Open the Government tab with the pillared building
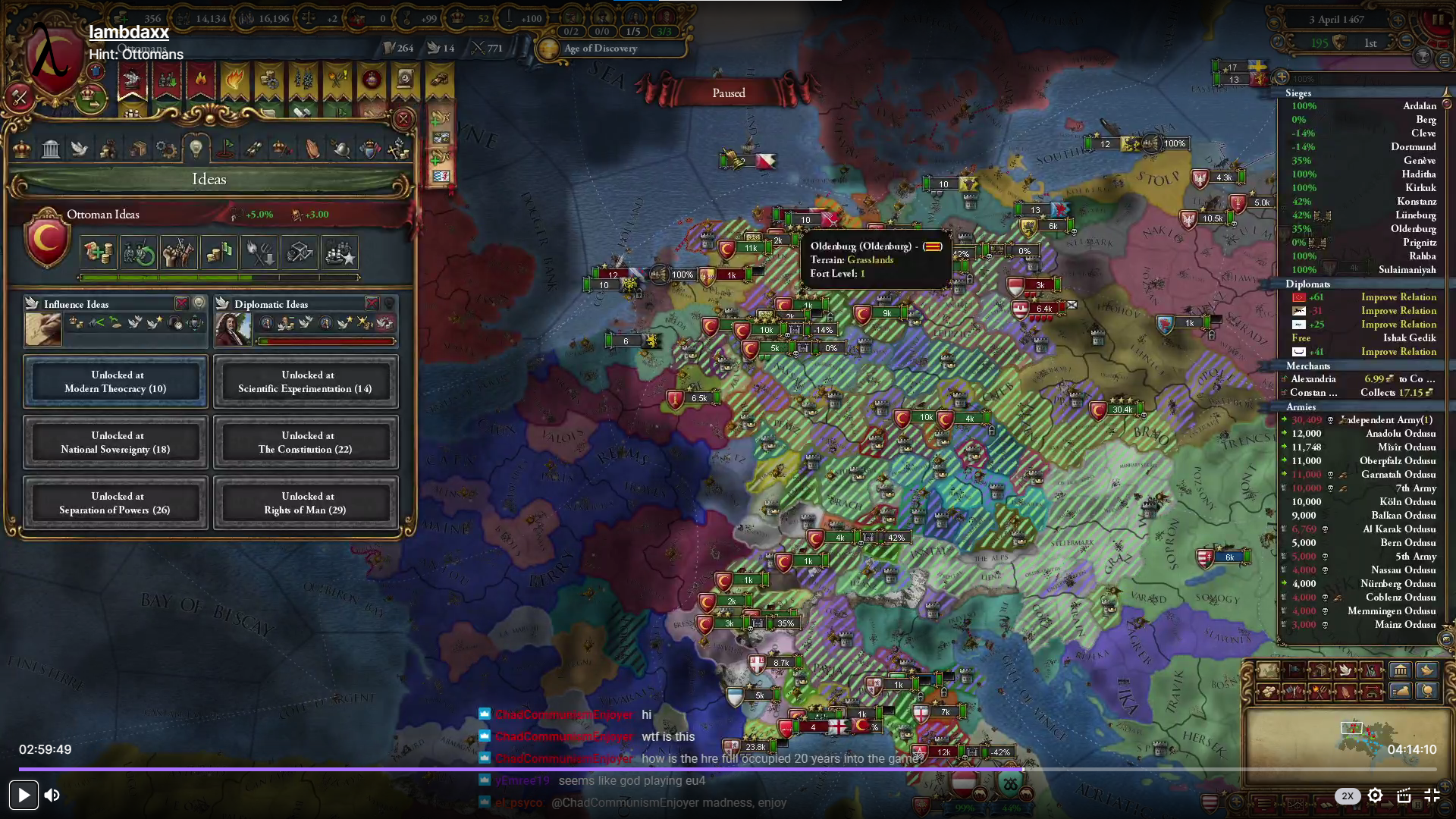The image size is (1456, 819). coord(51,149)
